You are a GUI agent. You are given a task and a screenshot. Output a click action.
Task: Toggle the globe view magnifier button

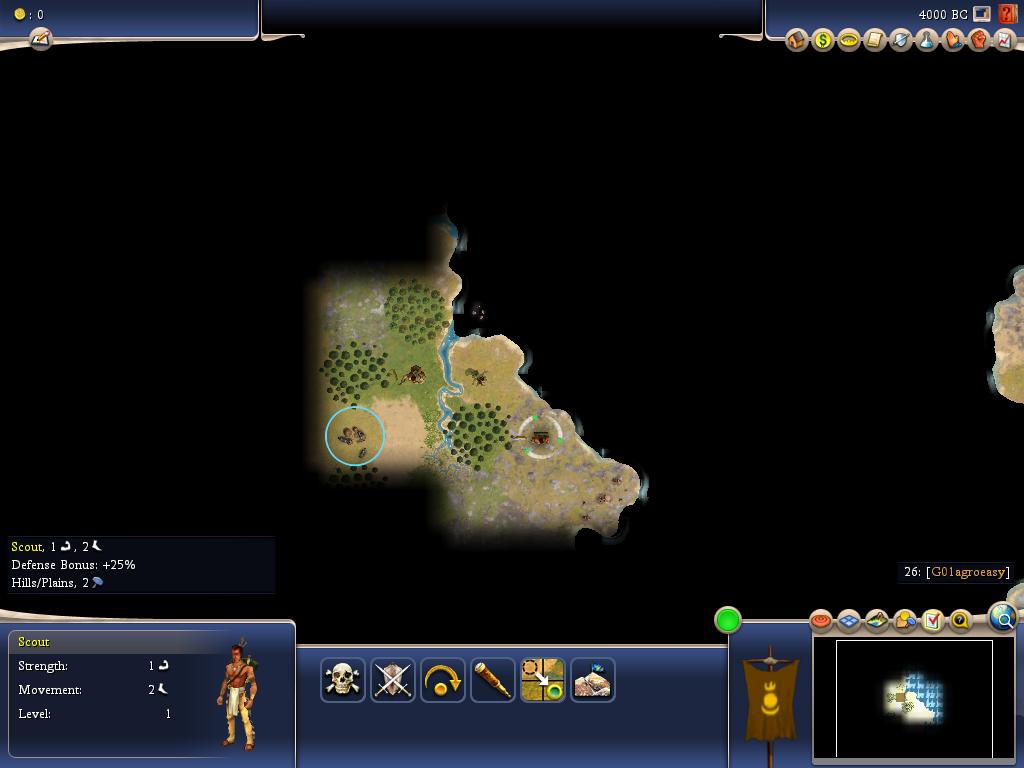(1002, 618)
